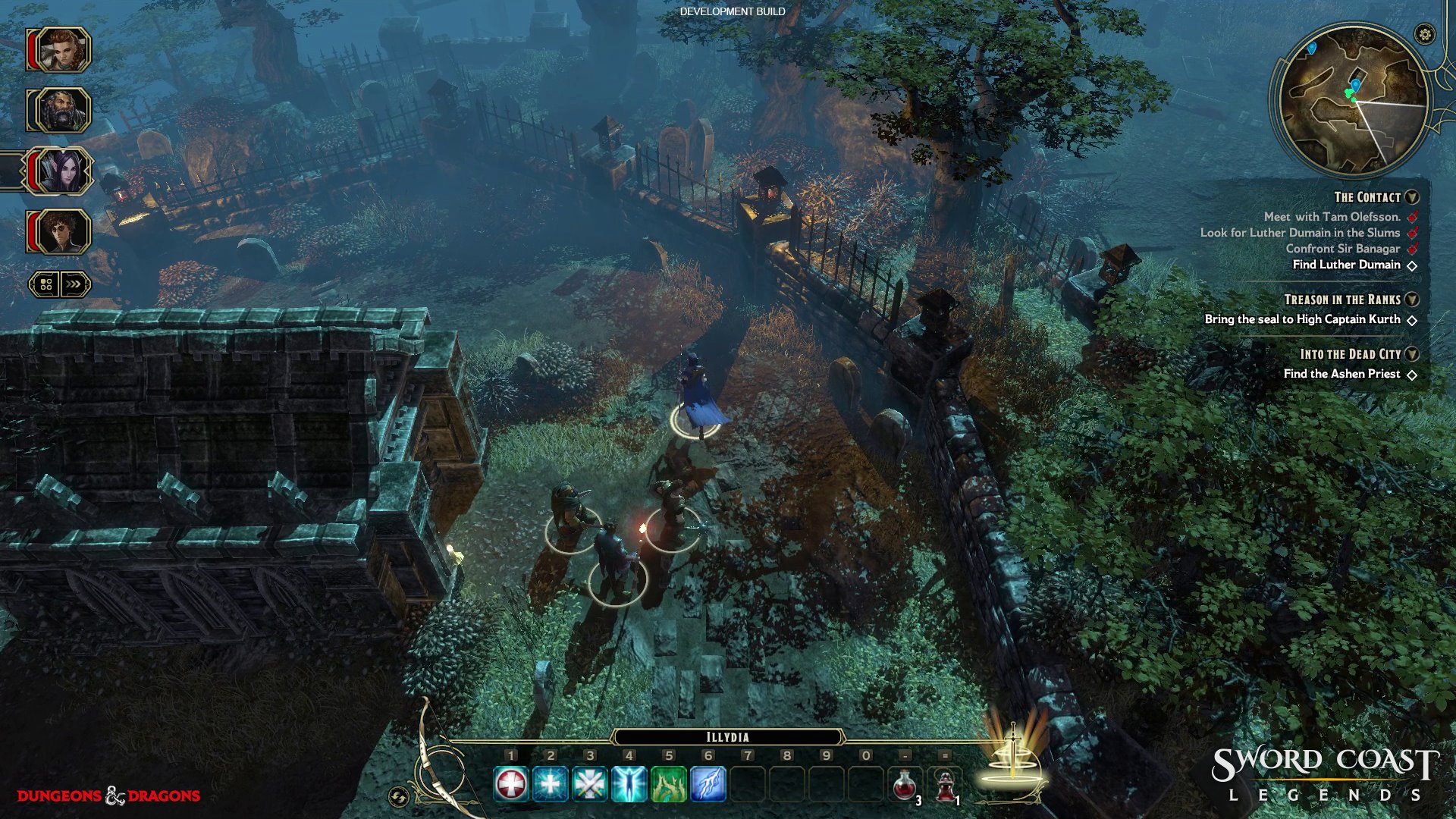
Task: Use the round red health potion
Action: [905, 786]
